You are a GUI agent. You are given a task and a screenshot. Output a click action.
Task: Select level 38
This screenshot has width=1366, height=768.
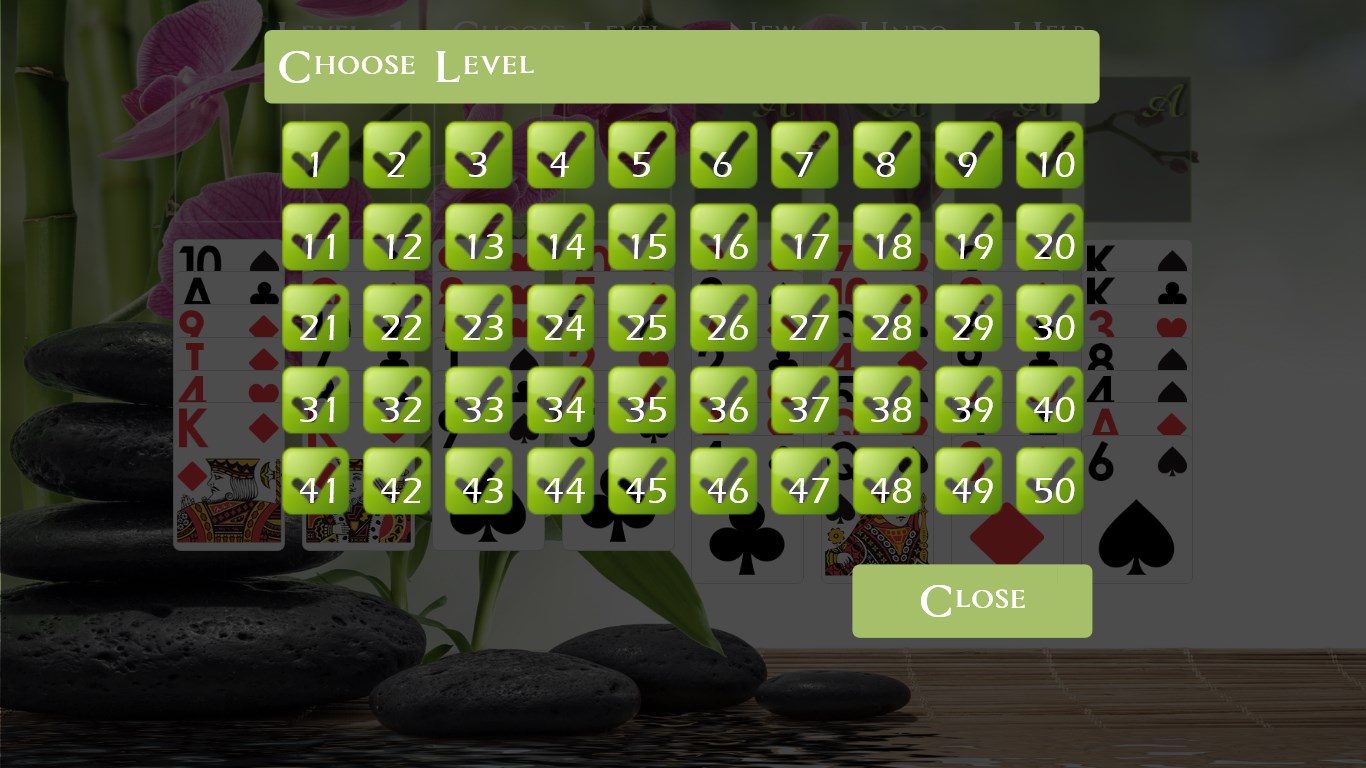[887, 401]
